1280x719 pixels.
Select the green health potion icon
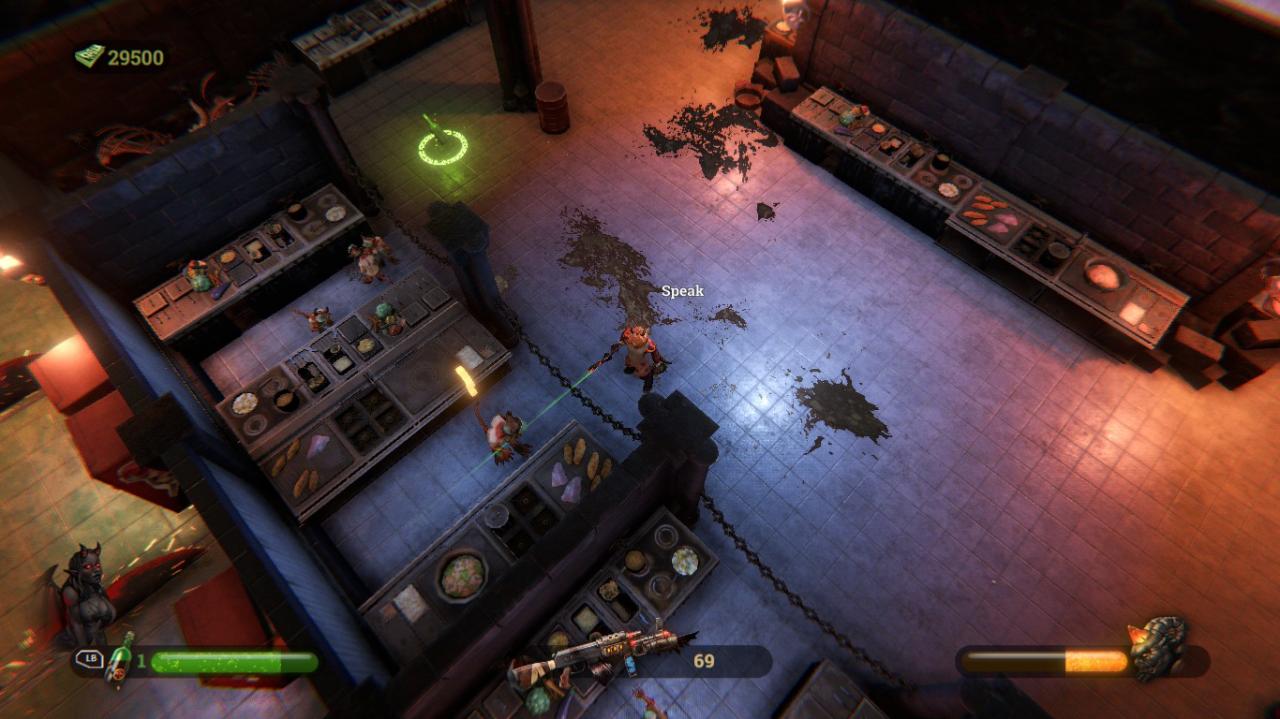click(120, 661)
